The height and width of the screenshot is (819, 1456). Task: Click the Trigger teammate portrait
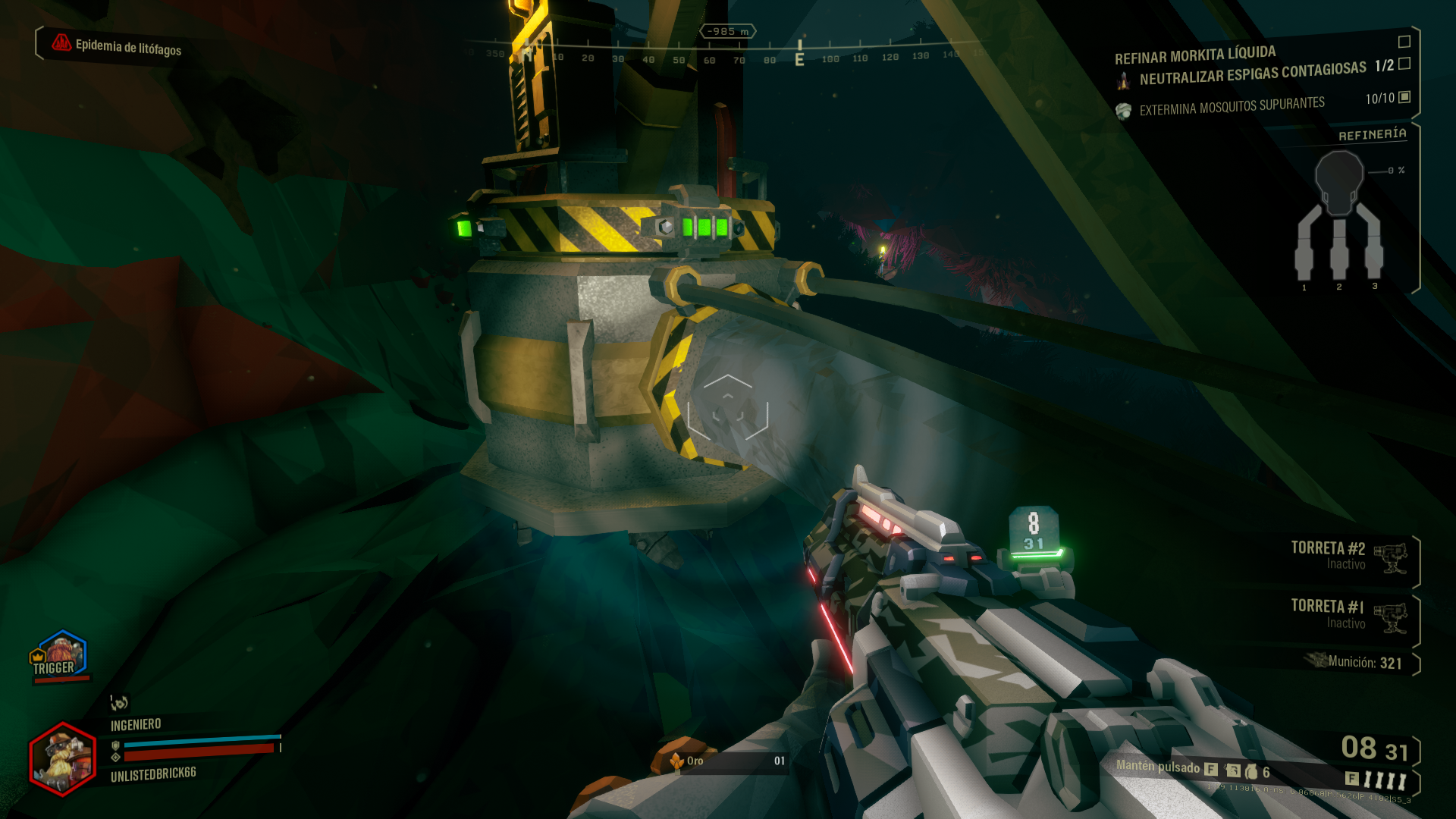point(58,655)
